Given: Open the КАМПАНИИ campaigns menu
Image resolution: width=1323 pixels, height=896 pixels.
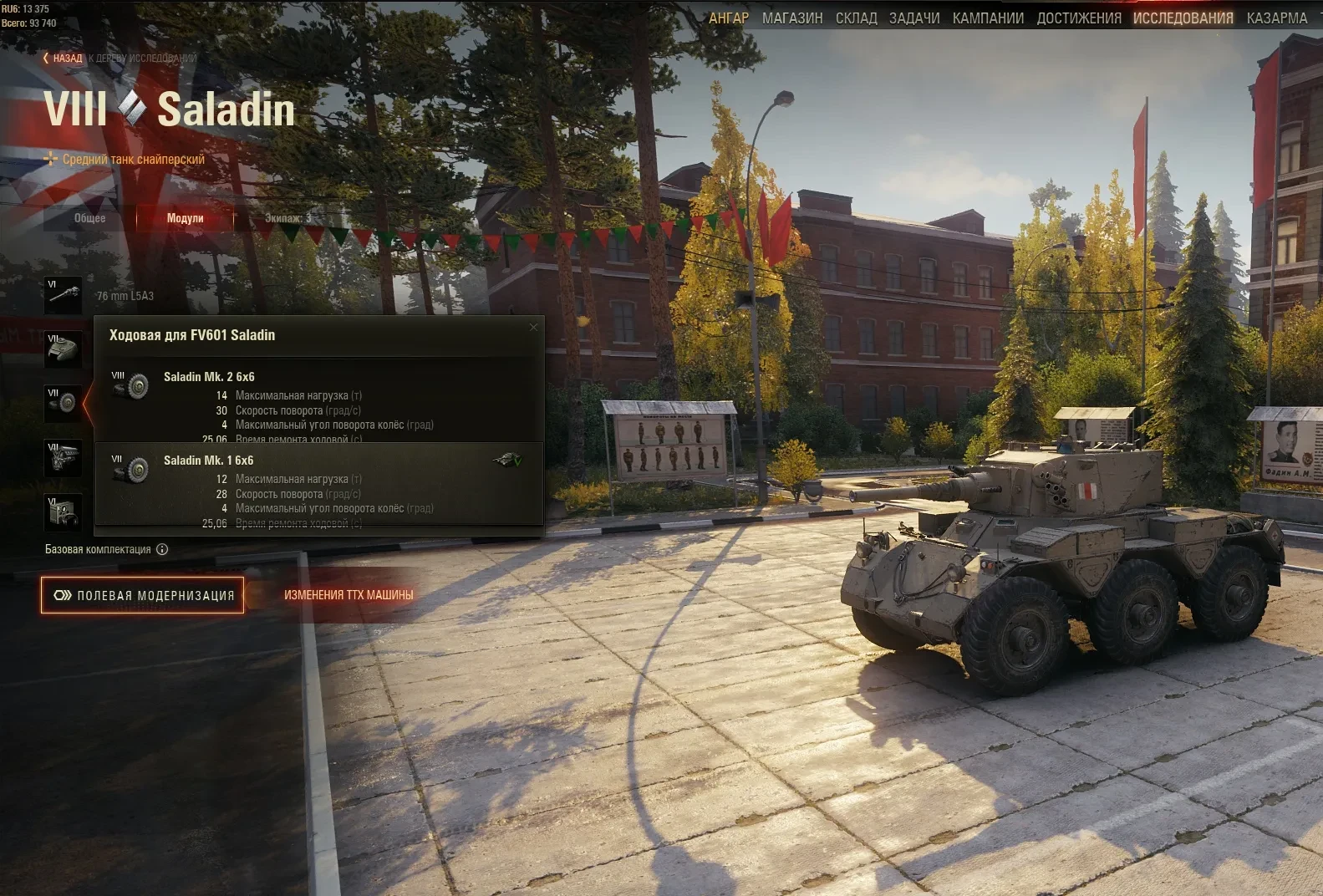Looking at the screenshot, I should point(988,18).
